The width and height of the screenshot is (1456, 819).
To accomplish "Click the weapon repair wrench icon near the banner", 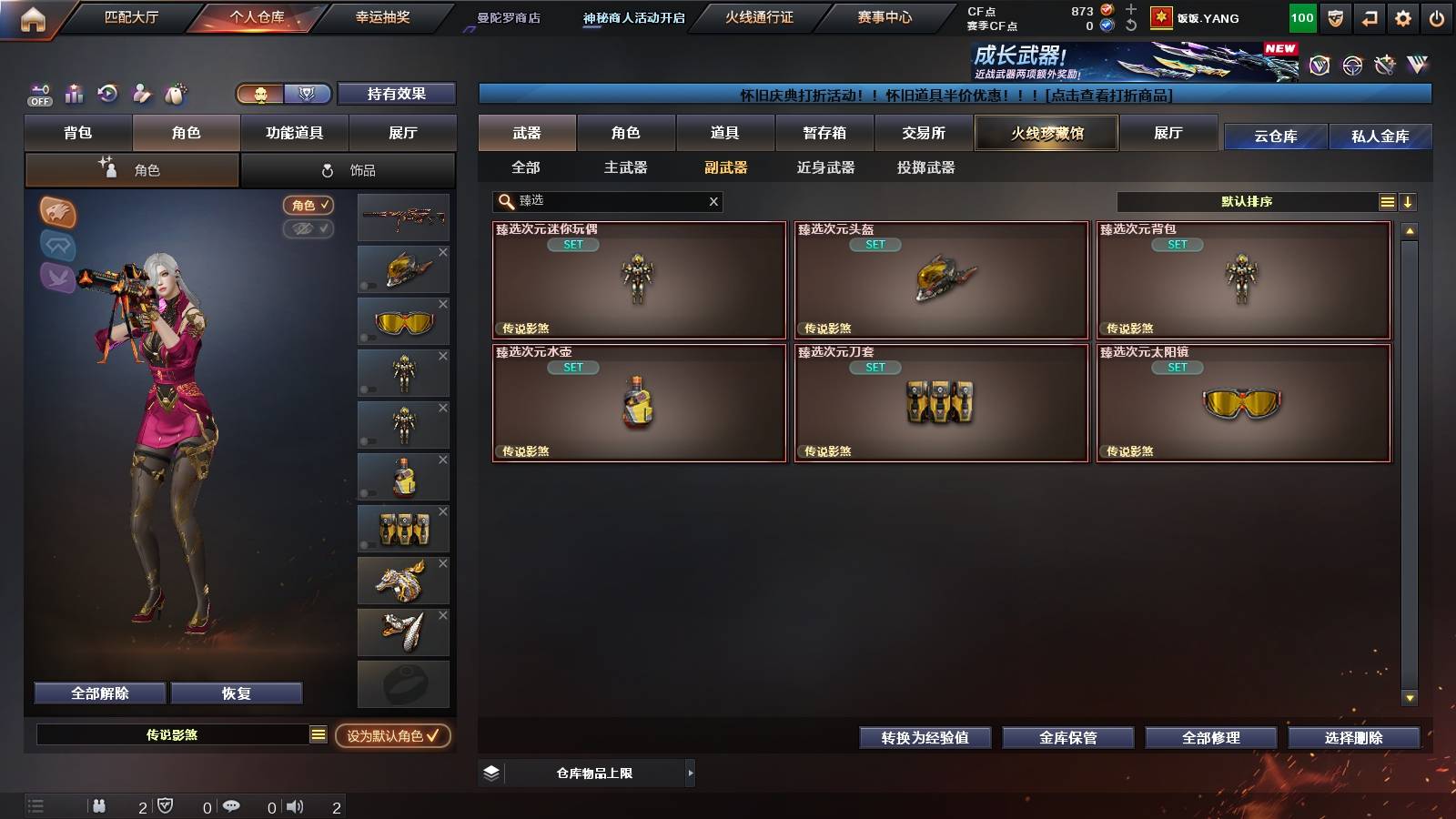I will pyautogui.click(x=1386, y=66).
